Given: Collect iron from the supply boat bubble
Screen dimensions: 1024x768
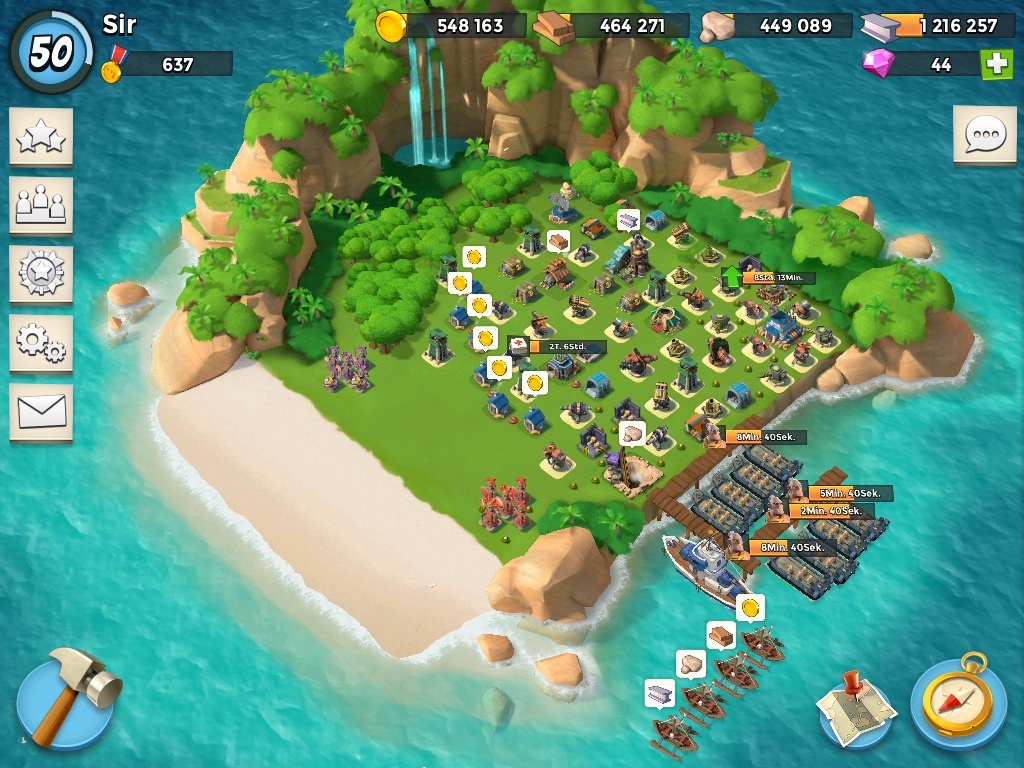Looking at the screenshot, I should [660, 692].
